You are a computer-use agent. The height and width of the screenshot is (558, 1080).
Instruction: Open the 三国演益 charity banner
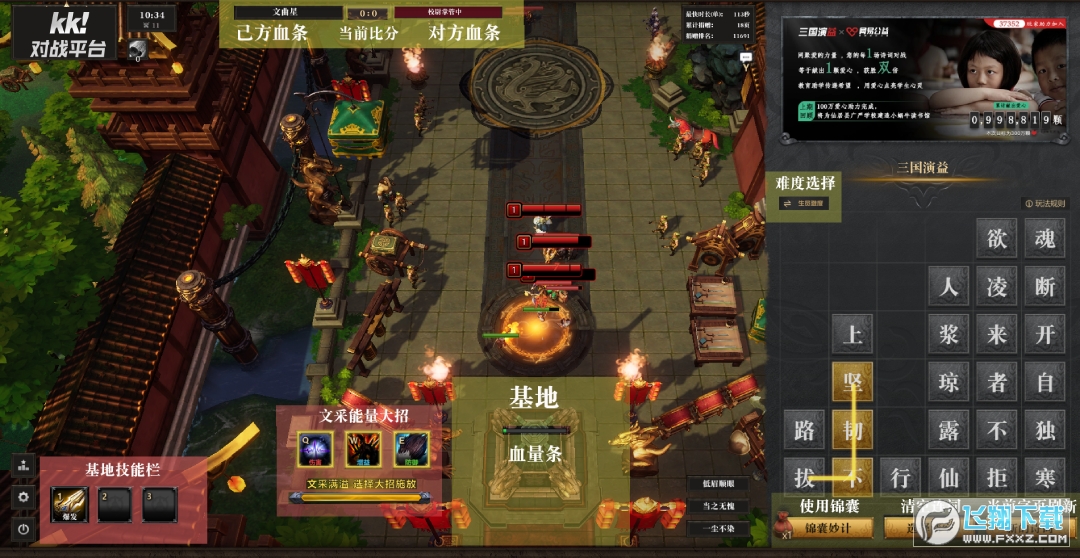(x=918, y=78)
